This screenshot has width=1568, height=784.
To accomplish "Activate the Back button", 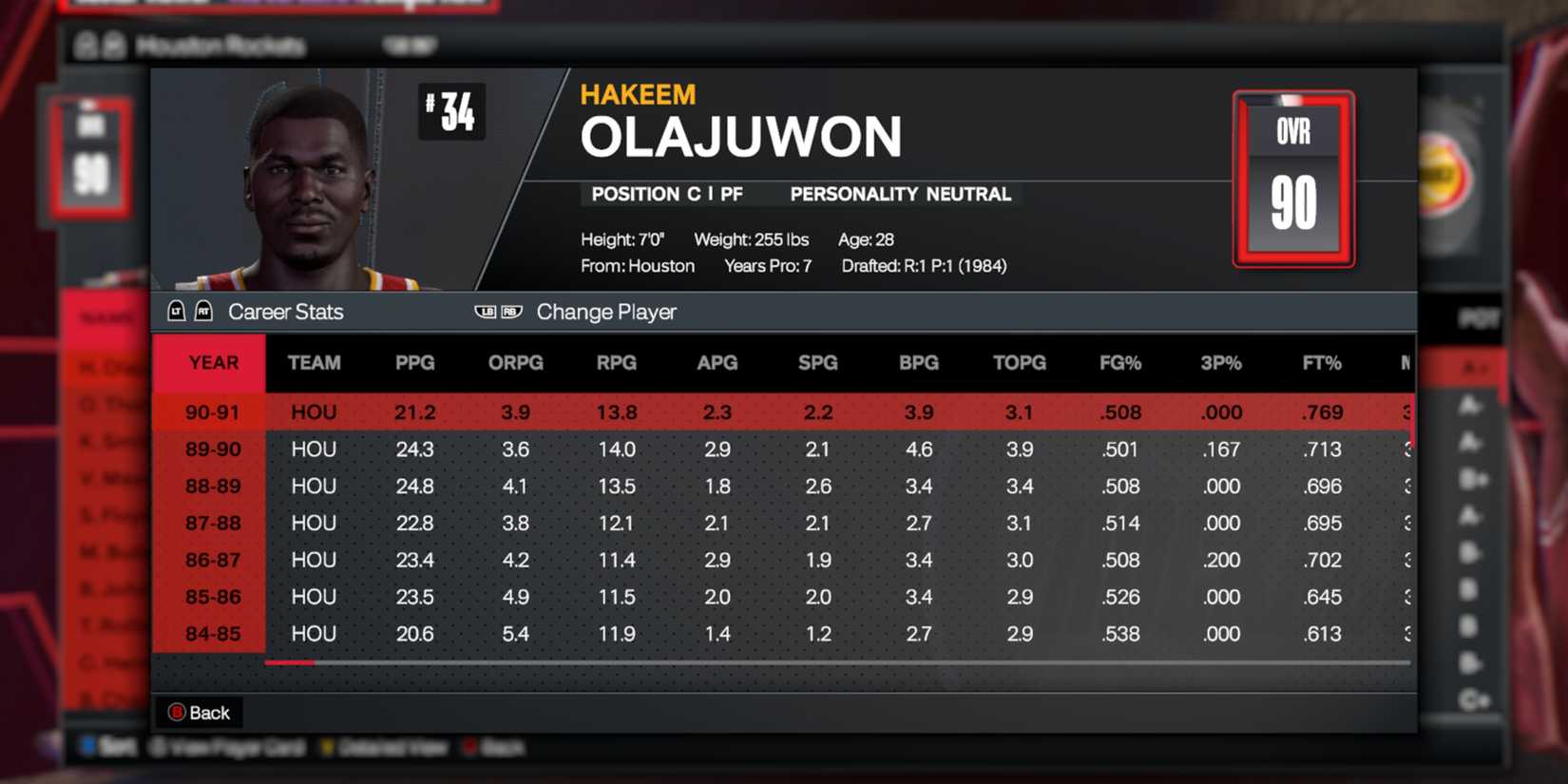I will pos(200,712).
